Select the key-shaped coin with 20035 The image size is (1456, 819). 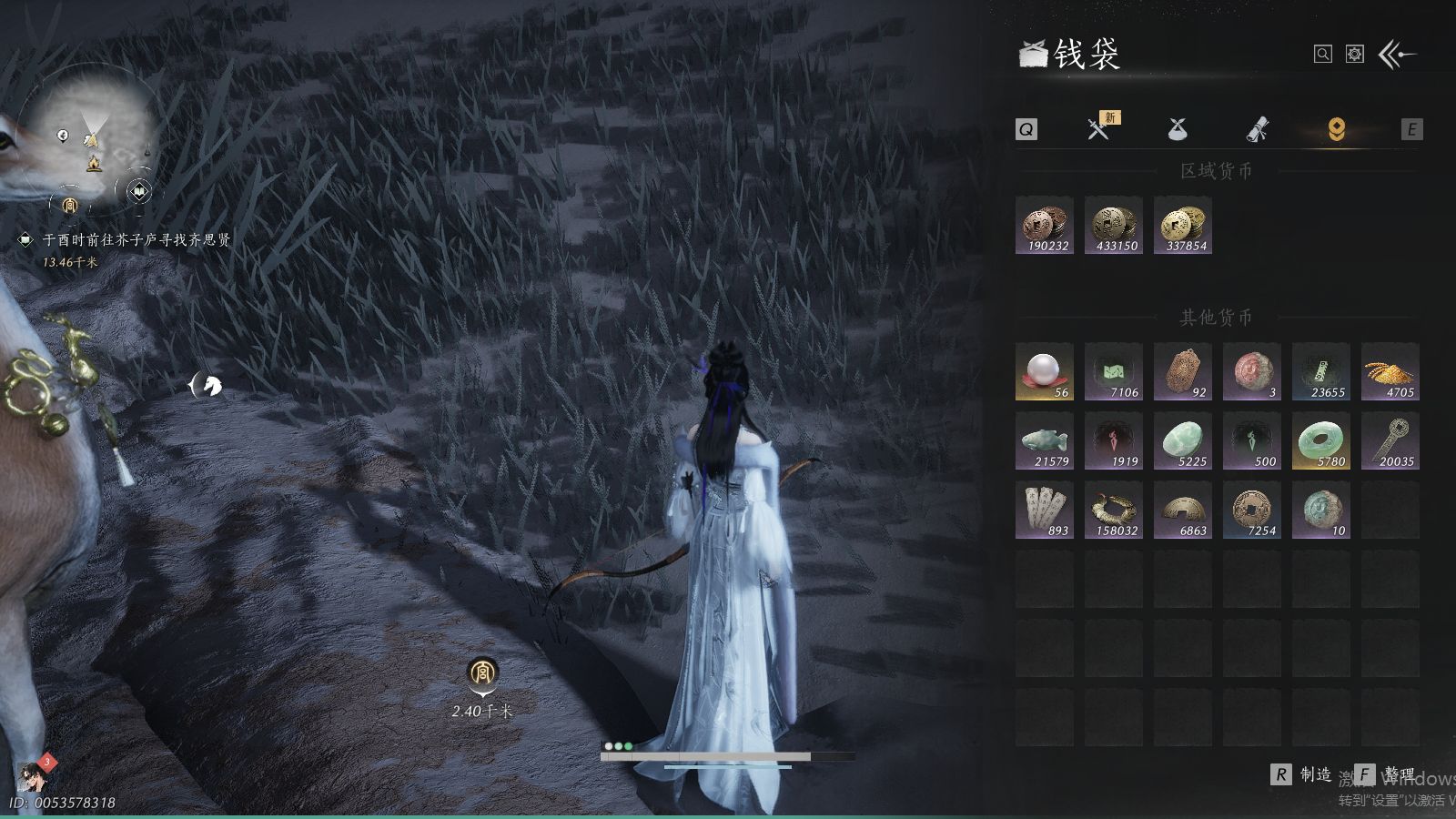pyautogui.click(x=1390, y=440)
